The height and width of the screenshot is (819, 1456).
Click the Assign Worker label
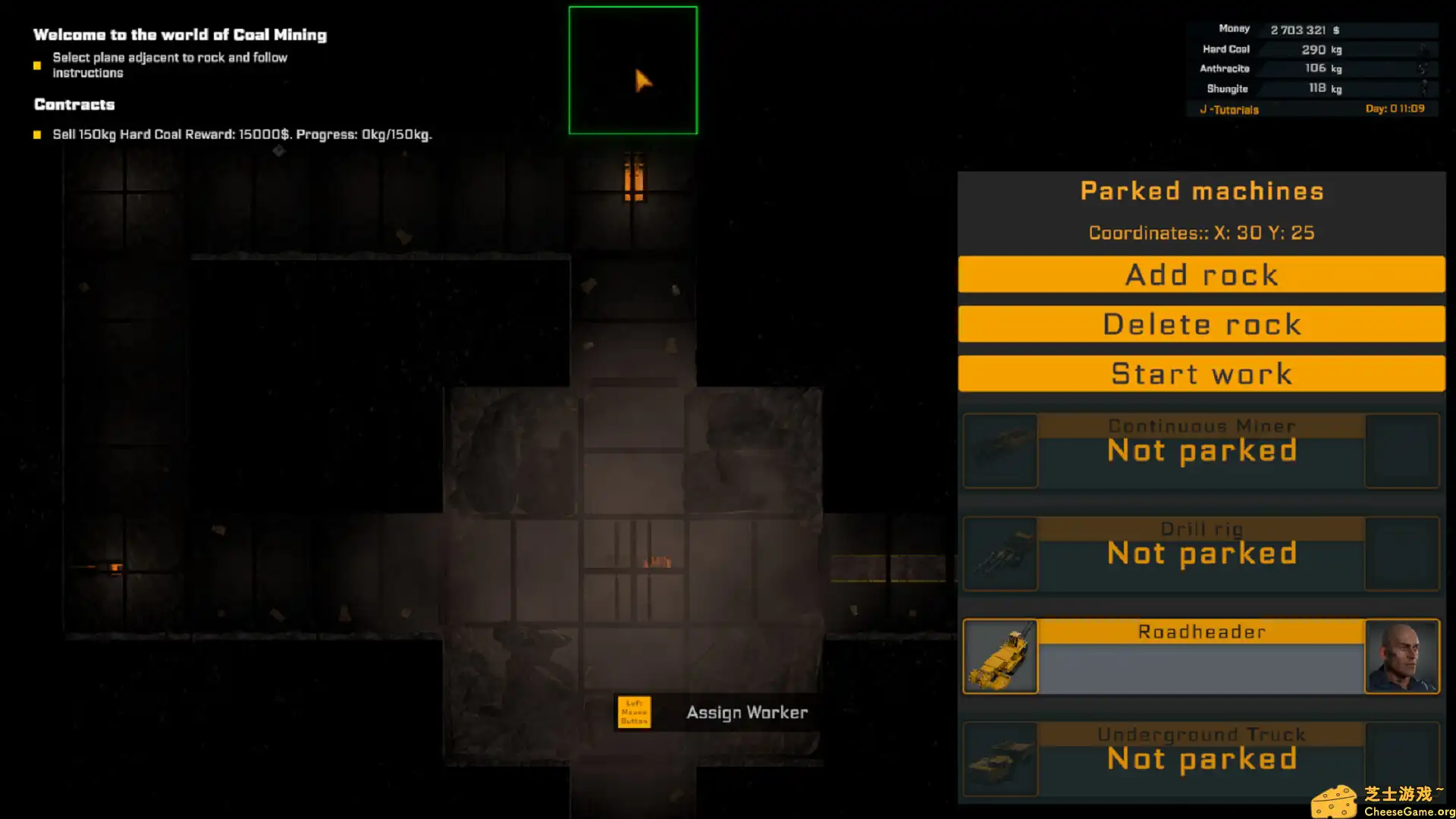[747, 712]
